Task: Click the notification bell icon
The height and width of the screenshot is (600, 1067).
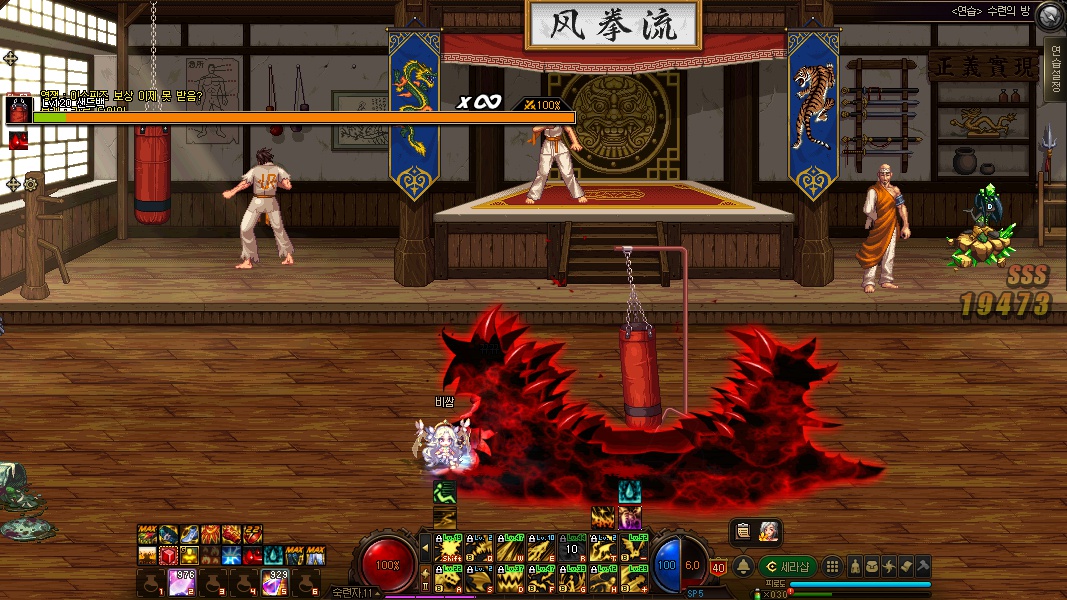Action: coord(743,567)
